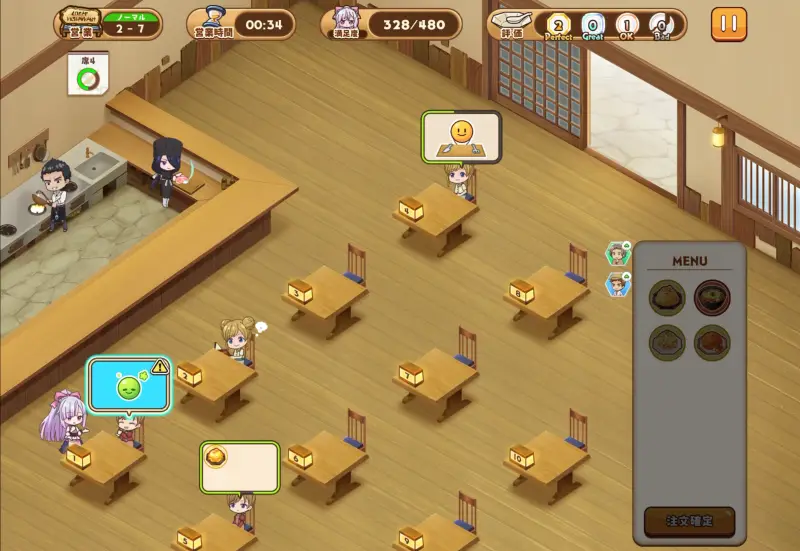The height and width of the screenshot is (551, 800).
Task: Click the food order request bubble
Action: [x=239, y=466]
